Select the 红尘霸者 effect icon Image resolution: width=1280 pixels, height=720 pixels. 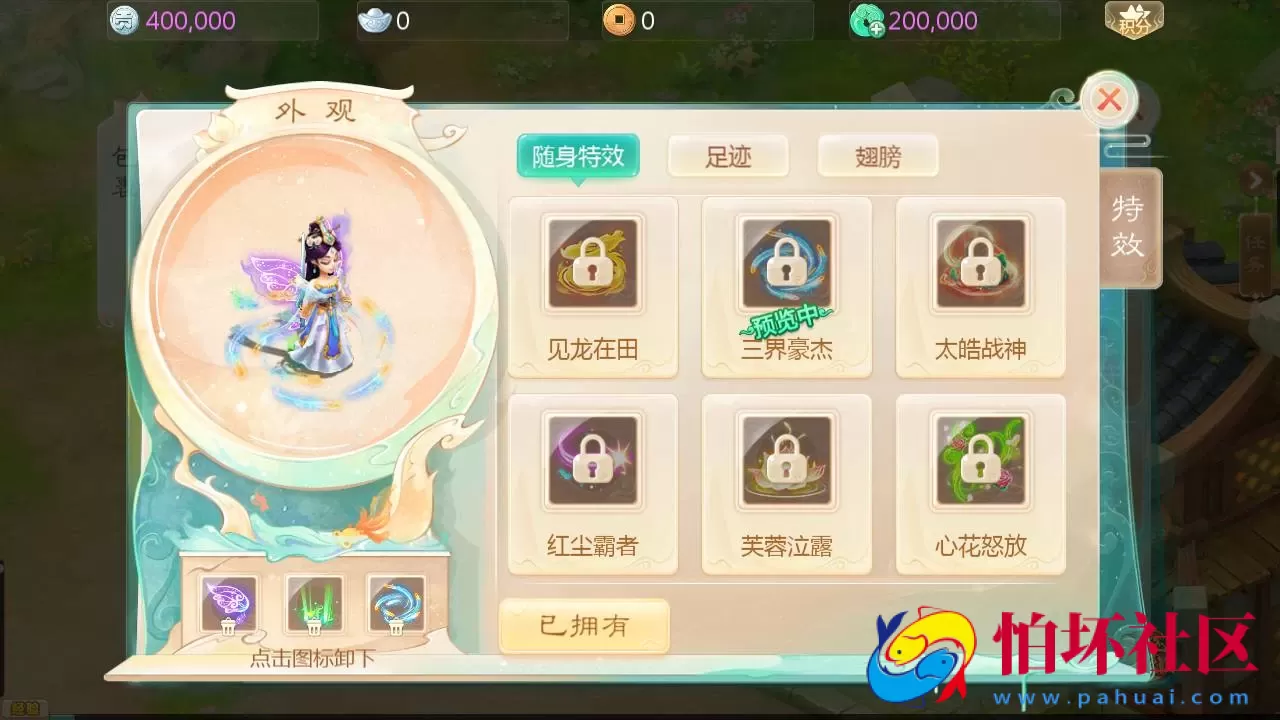click(593, 461)
